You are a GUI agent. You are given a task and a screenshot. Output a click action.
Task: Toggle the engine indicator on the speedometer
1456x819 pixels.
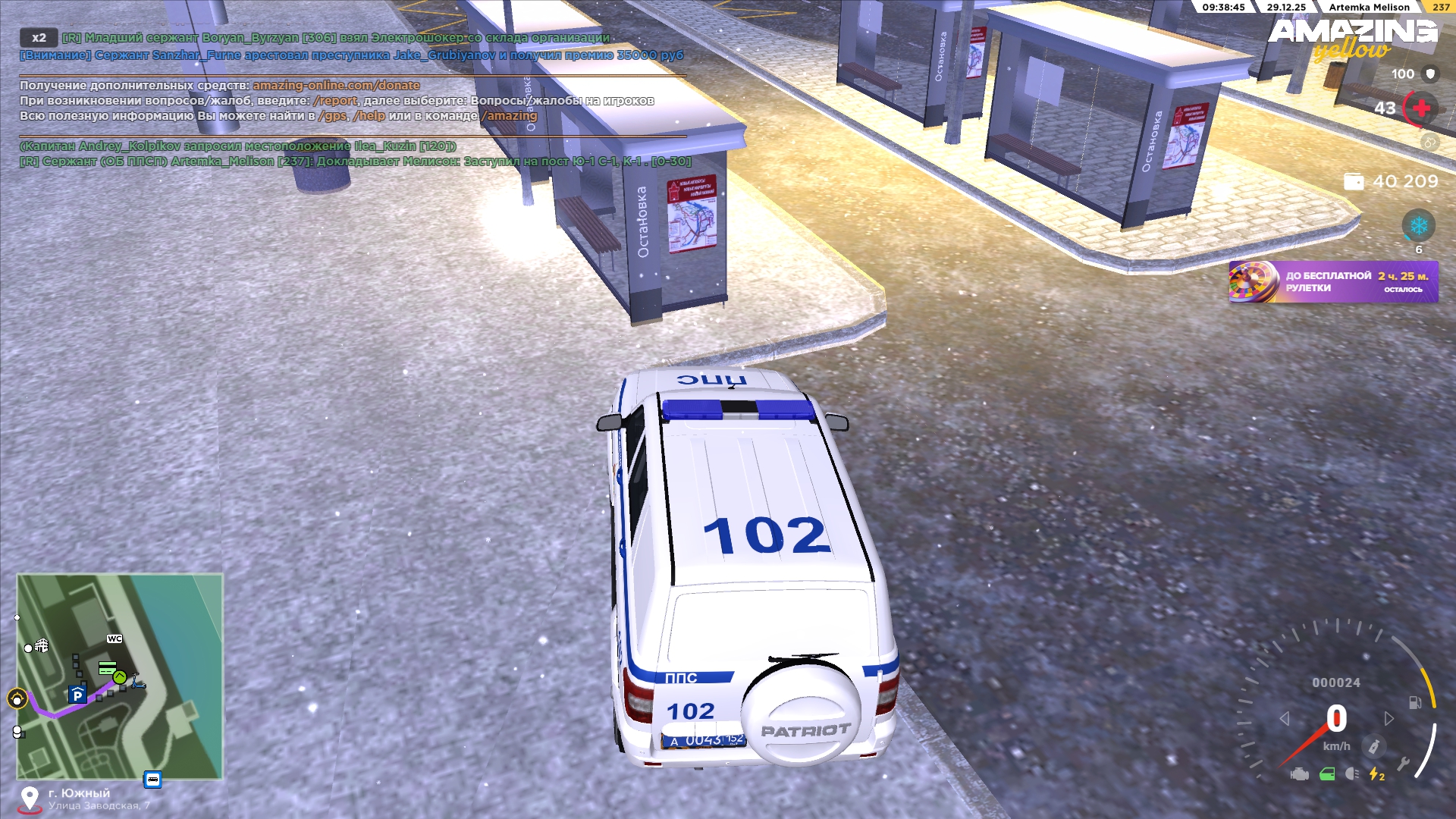pos(1300,774)
